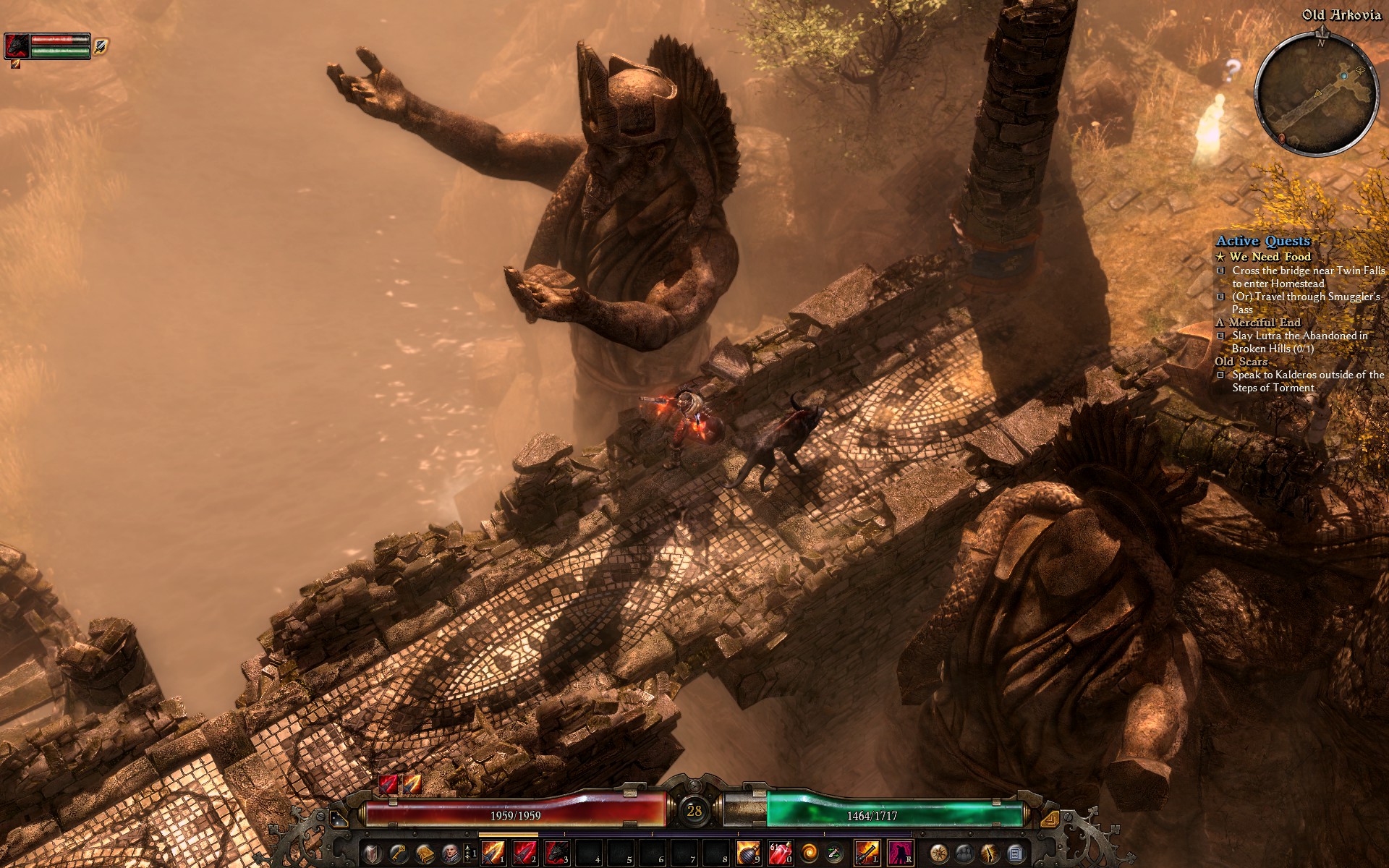Use the hellhound summon skill in slot 3
This screenshot has height=868, width=1389.
[x=556, y=854]
